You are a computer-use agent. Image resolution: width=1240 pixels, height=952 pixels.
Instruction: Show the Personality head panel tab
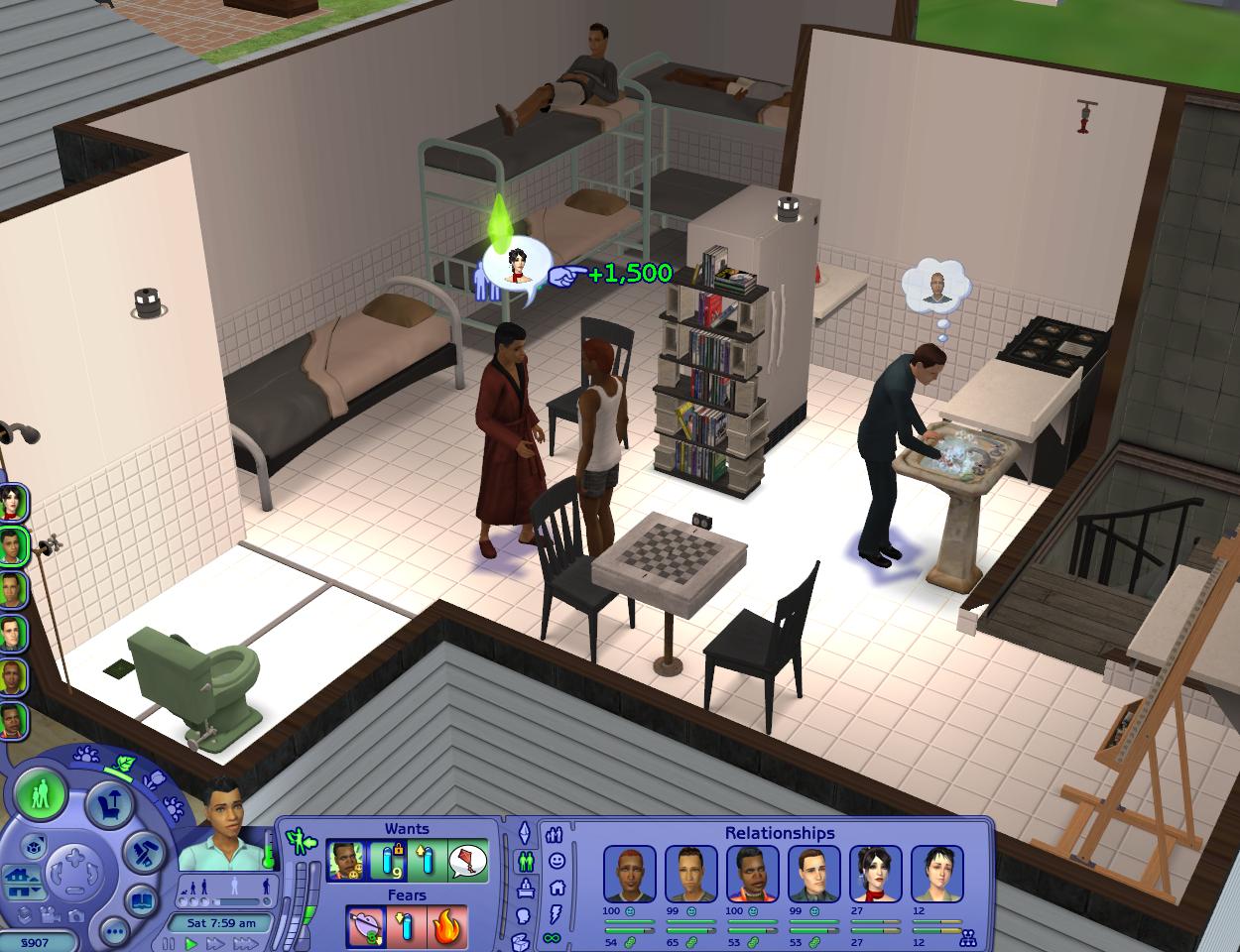click(526, 914)
